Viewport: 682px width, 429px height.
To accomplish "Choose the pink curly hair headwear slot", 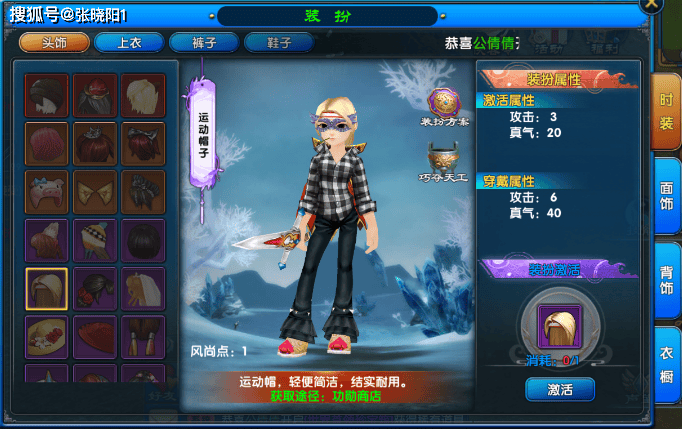I will (46, 143).
